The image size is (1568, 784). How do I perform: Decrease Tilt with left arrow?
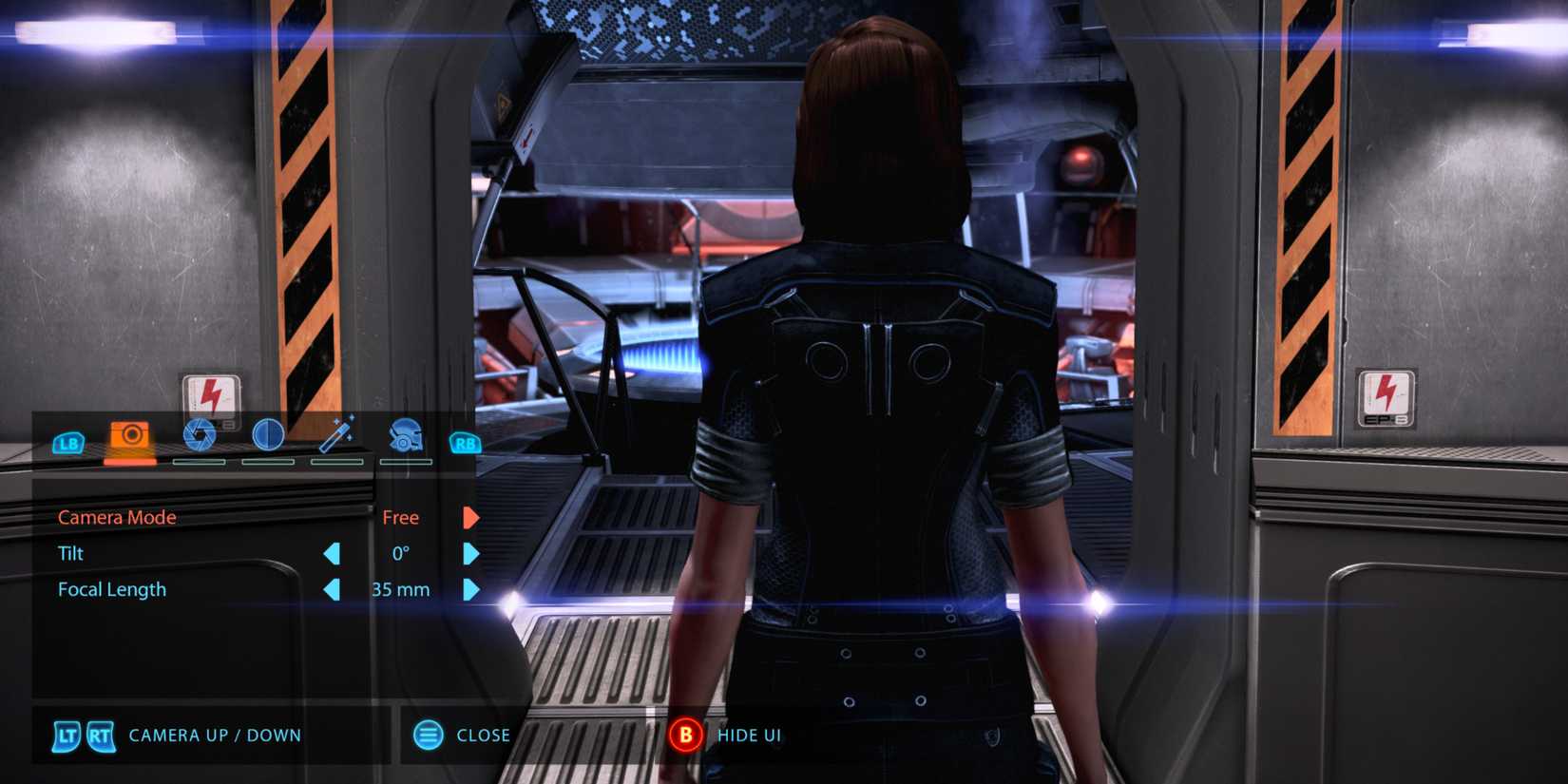333,553
